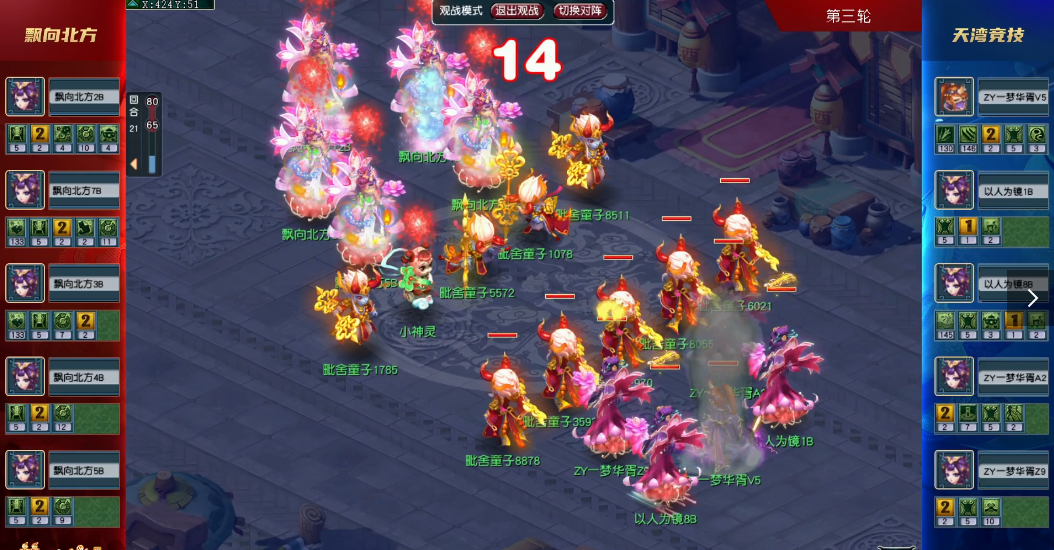Select ZY一梦华胥V5 beast-faced portrait
The width and height of the screenshot is (1054, 550).
point(954,97)
